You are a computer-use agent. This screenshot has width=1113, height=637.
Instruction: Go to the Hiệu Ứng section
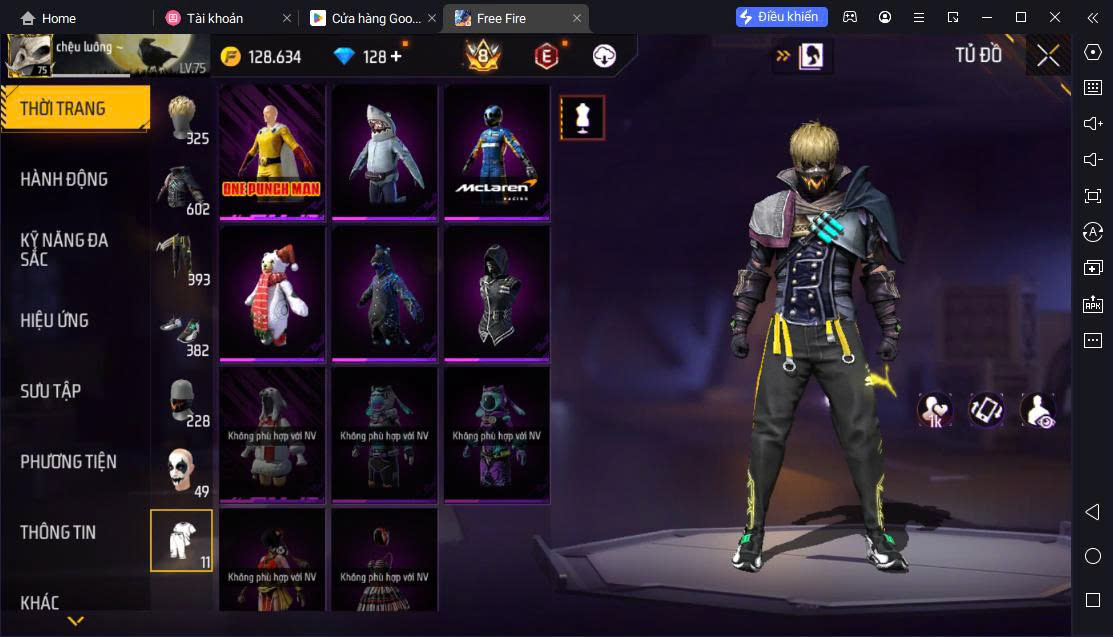point(55,321)
